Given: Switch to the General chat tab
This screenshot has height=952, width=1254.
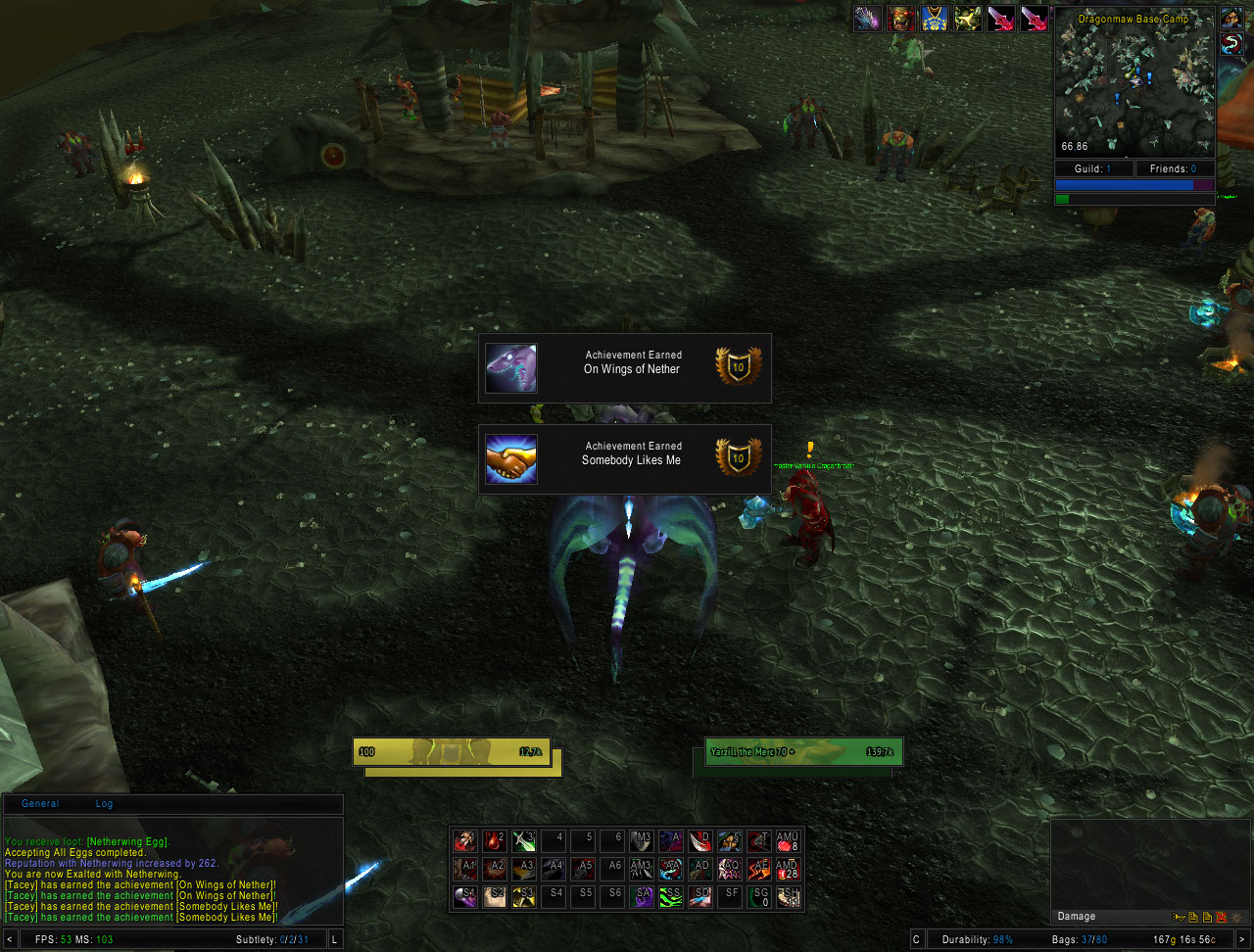Looking at the screenshot, I should pyautogui.click(x=40, y=804).
